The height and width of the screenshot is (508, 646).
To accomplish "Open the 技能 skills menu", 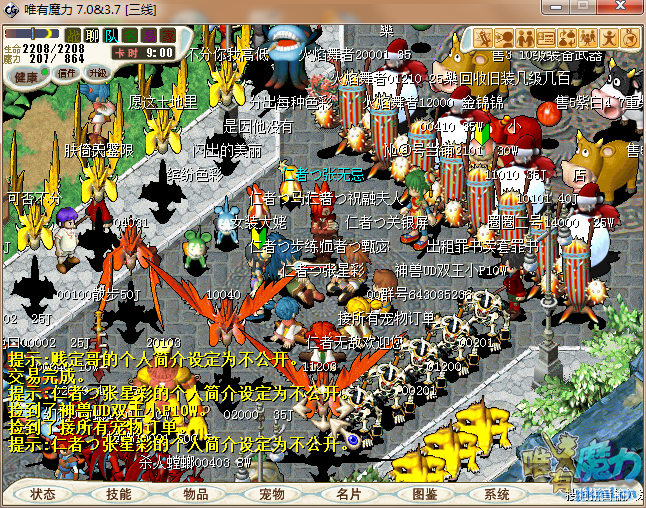I will pyautogui.click(x=119, y=494).
